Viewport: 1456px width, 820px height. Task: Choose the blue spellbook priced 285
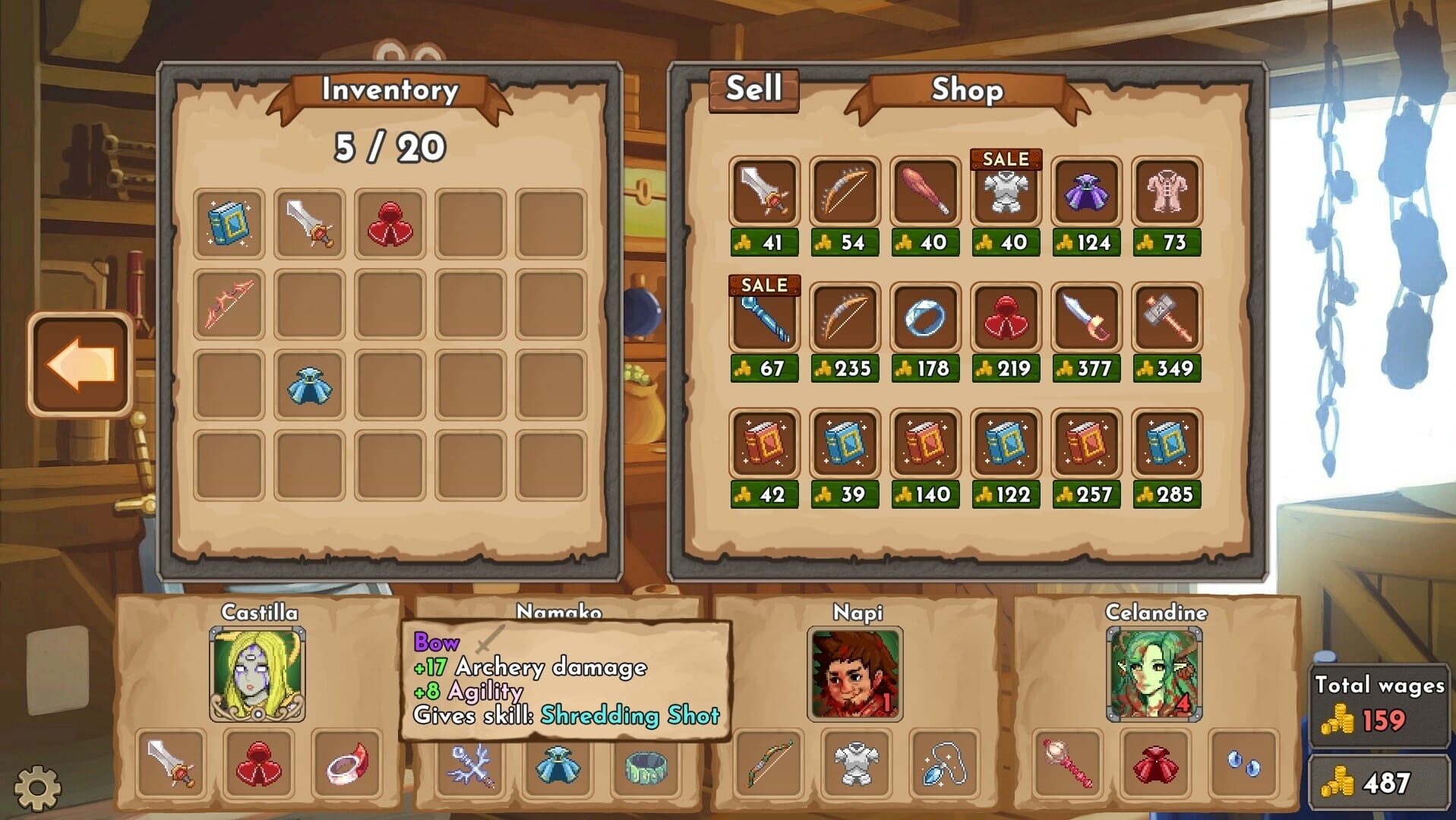[1166, 444]
